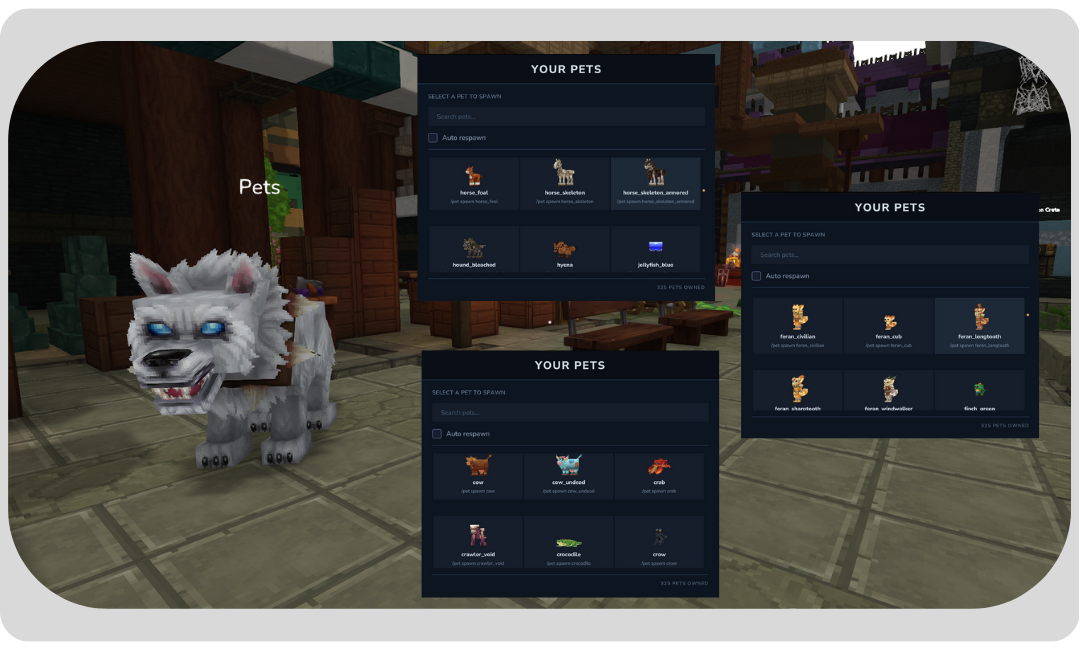Spawn the horse_foal pet

474,183
